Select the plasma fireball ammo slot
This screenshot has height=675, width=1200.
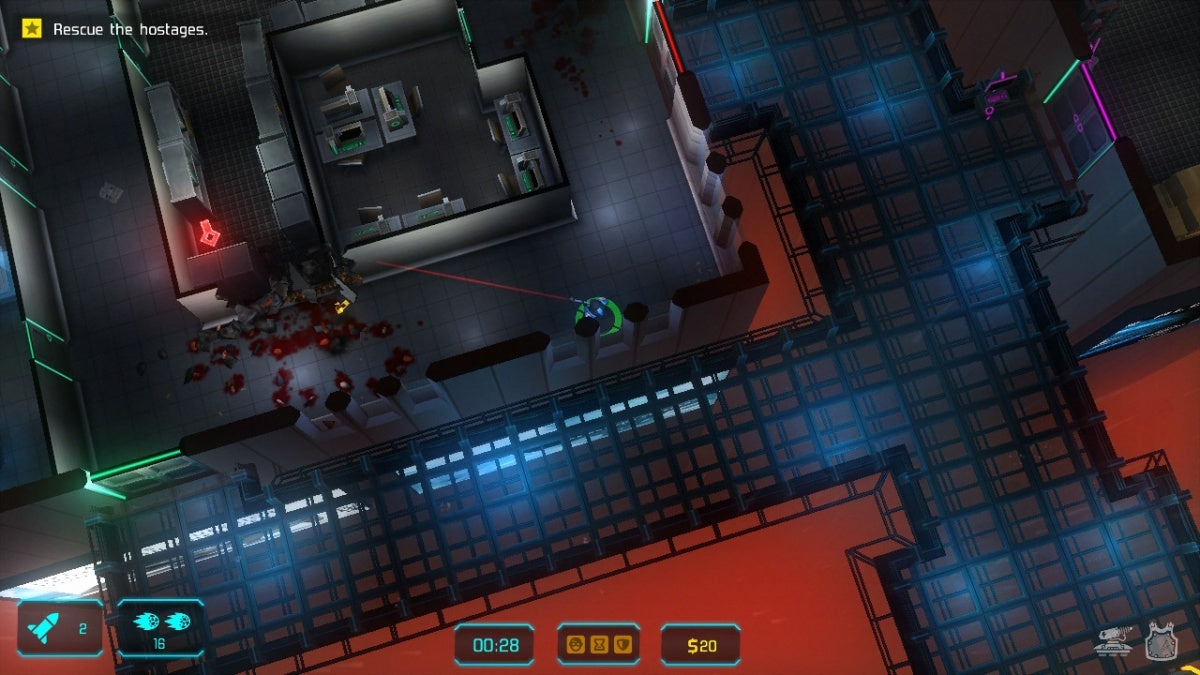click(x=160, y=628)
